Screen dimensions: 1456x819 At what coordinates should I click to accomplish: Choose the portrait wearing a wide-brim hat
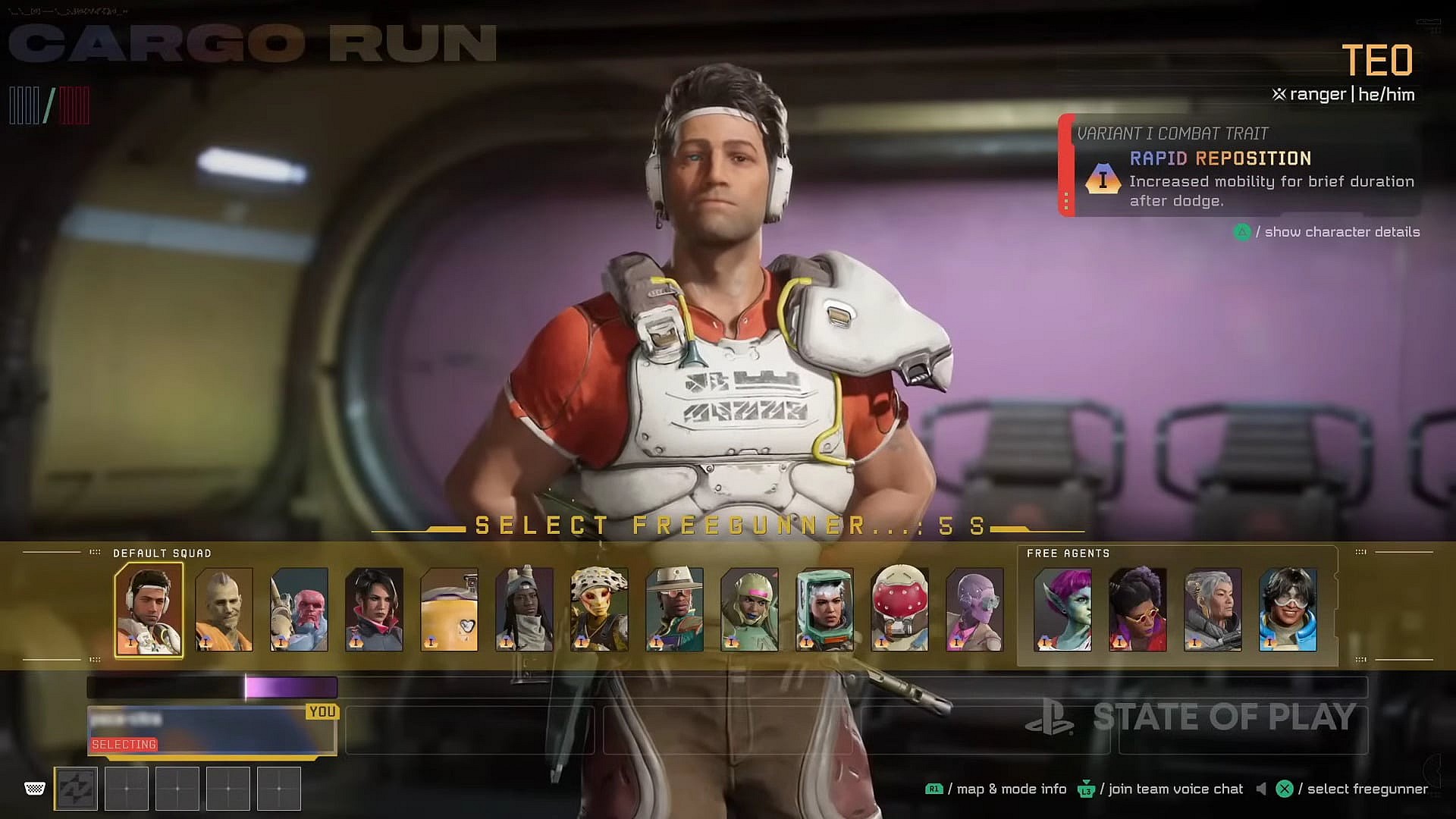(x=674, y=610)
